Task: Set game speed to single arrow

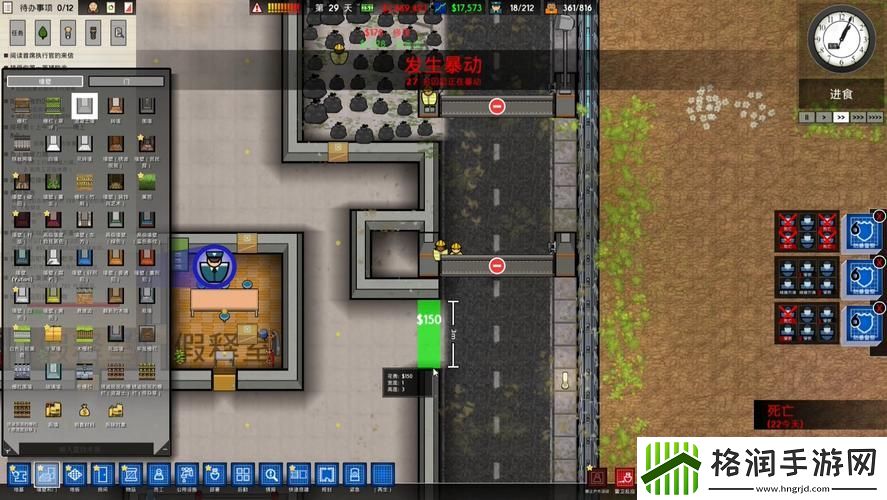Action: click(x=823, y=117)
